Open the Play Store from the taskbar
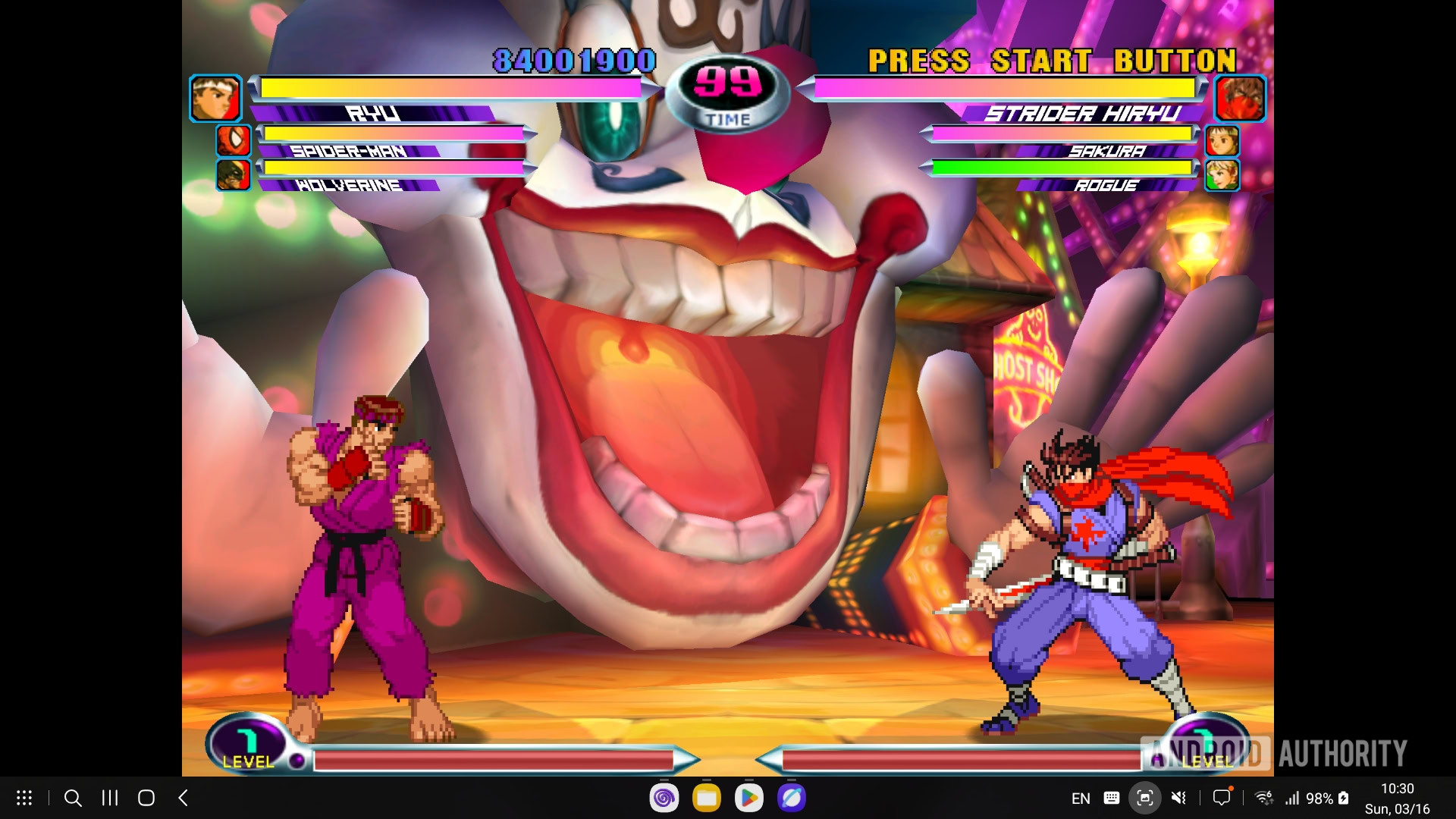The height and width of the screenshot is (819, 1456). coord(748,798)
